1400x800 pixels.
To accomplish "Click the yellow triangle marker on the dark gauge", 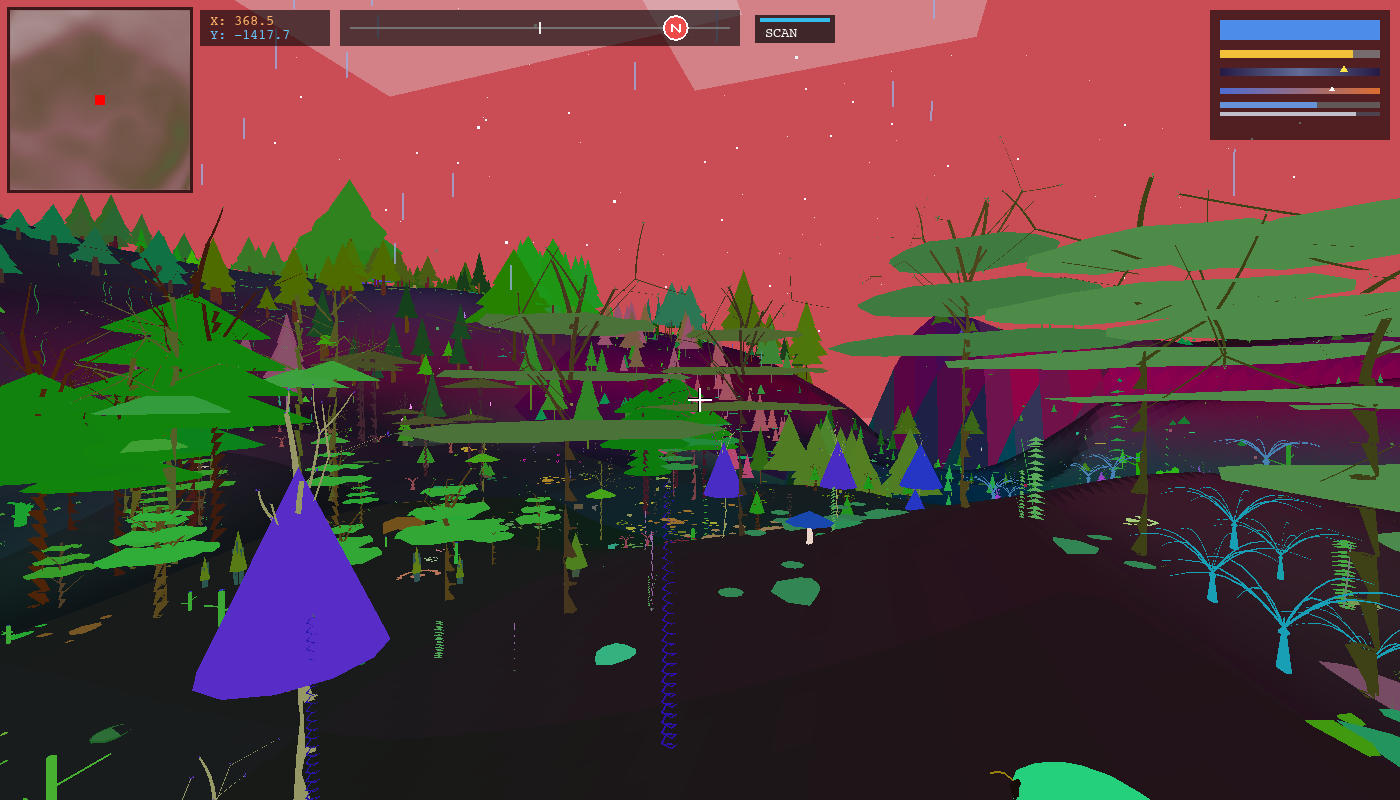I will [x=1344, y=69].
